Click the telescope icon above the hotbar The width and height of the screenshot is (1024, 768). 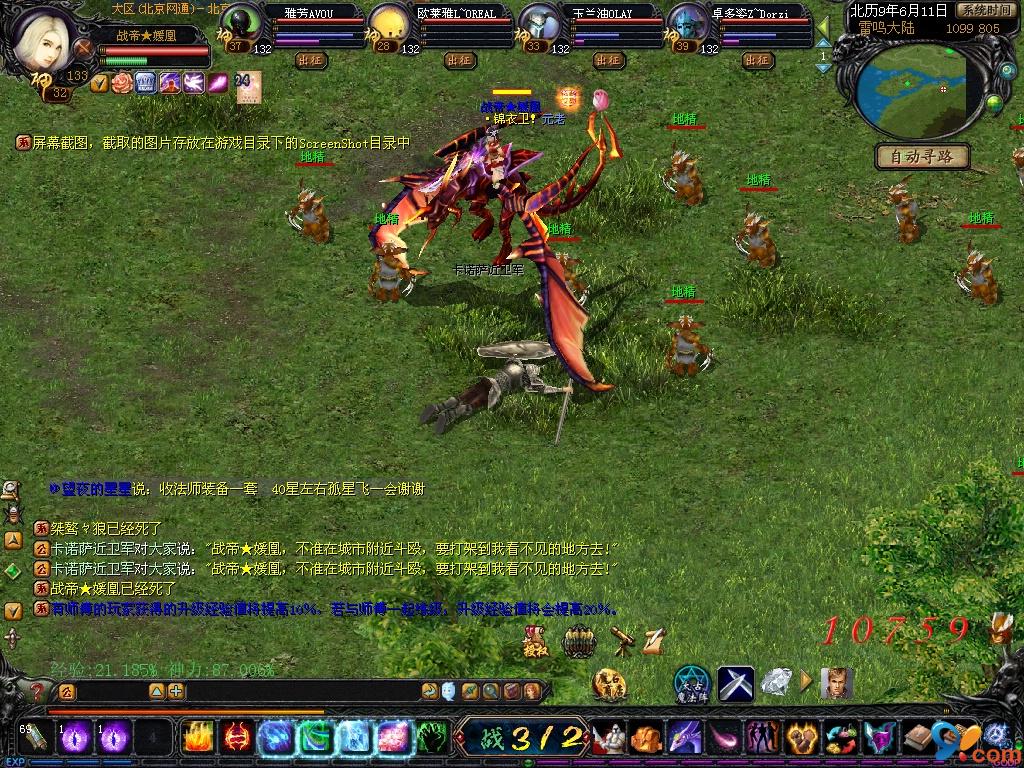(622, 640)
